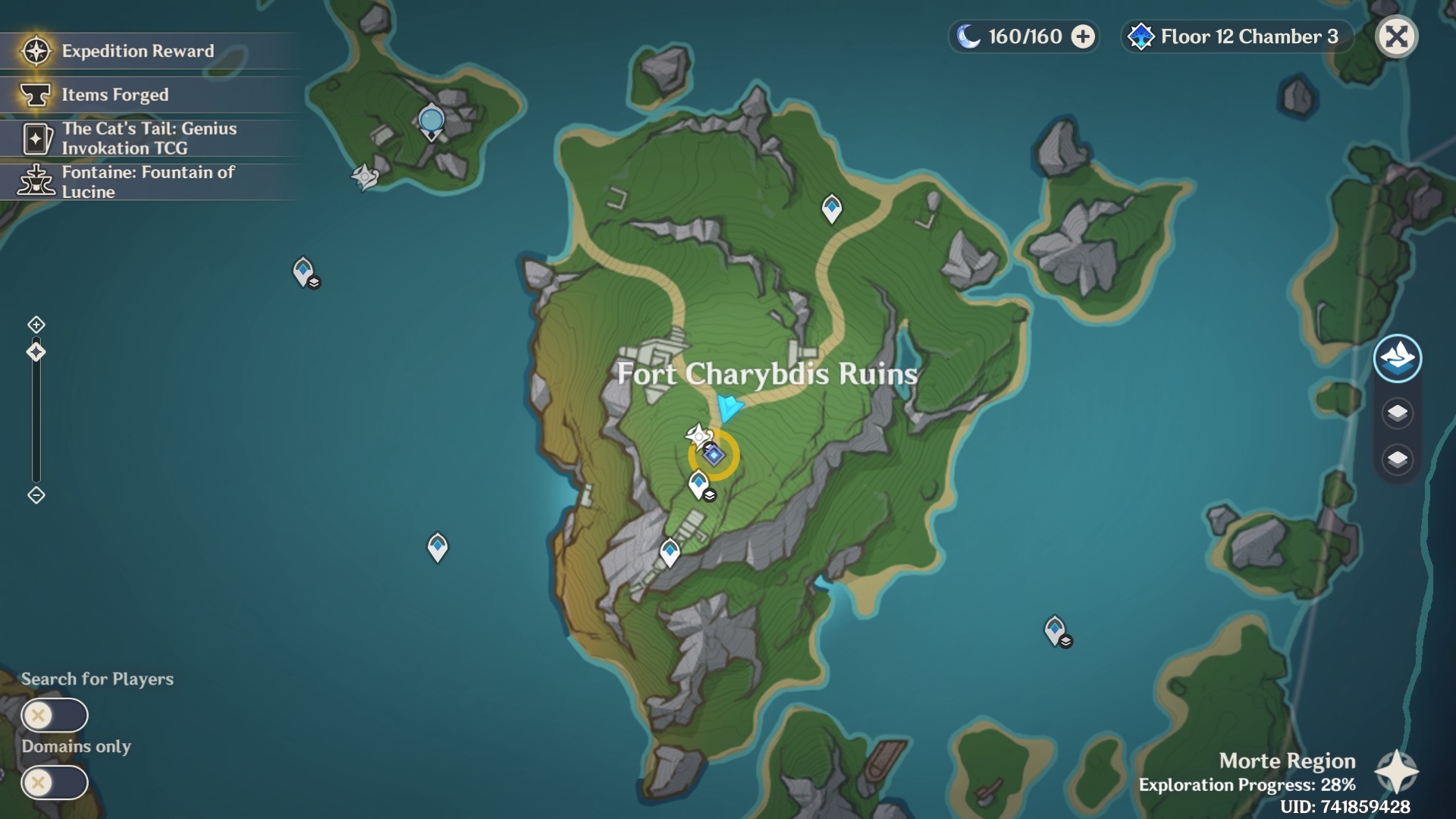
Task: Select the bottom map layer button
Action: (x=1397, y=460)
